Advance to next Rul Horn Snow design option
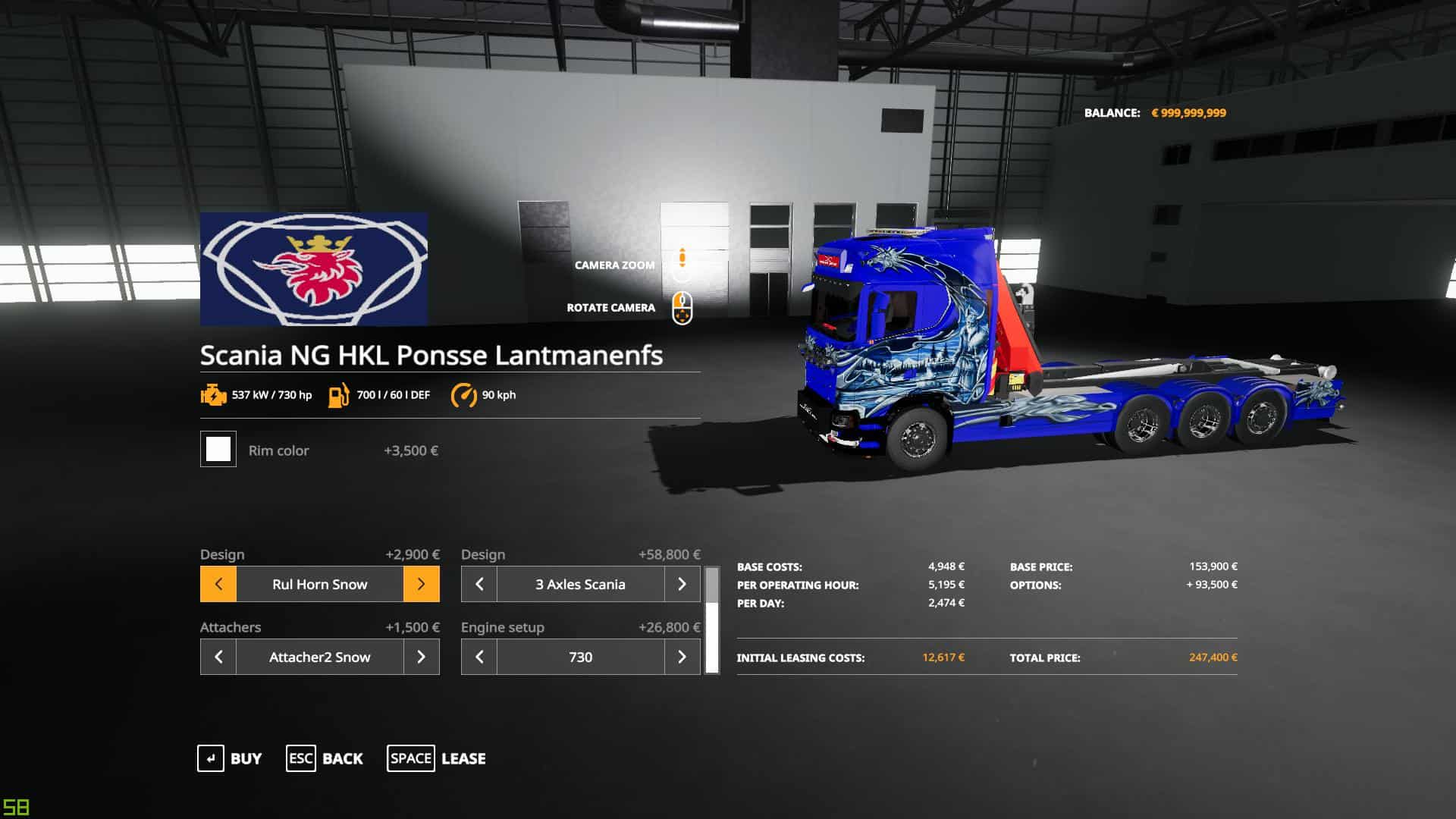Viewport: 1456px width, 819px height. 421,584
